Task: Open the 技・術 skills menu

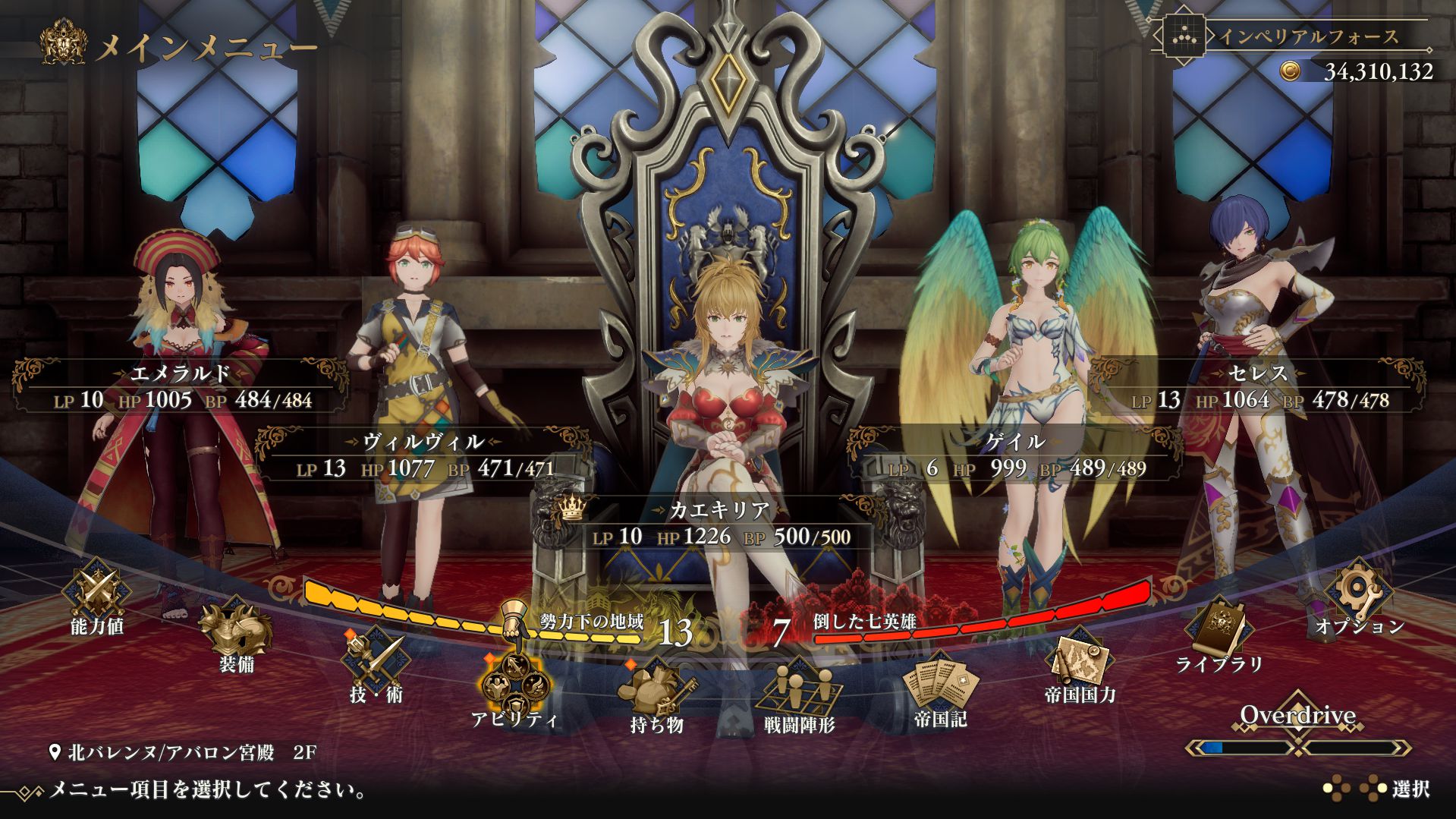Action: point(376,665)
